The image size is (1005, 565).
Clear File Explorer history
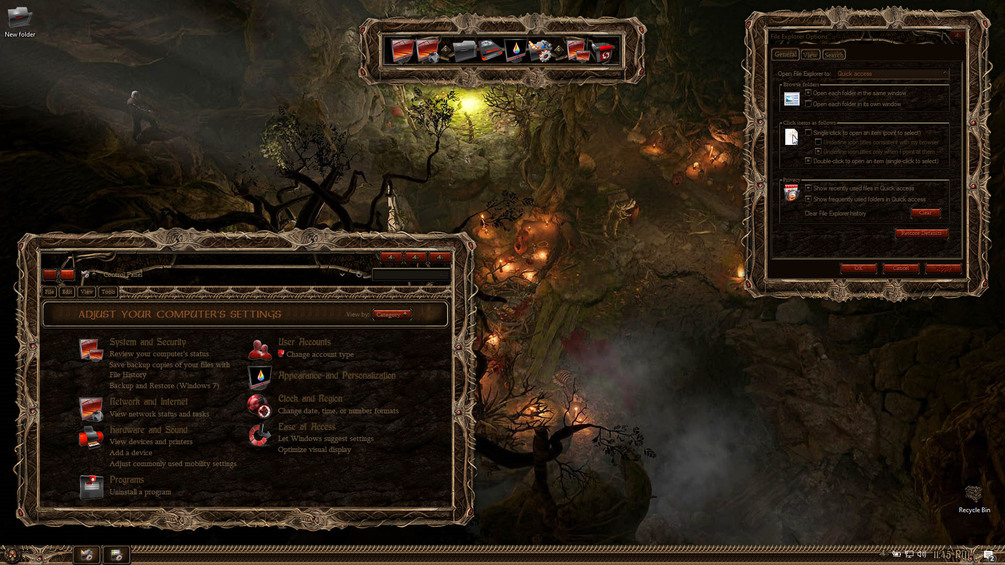coord(925,213)
